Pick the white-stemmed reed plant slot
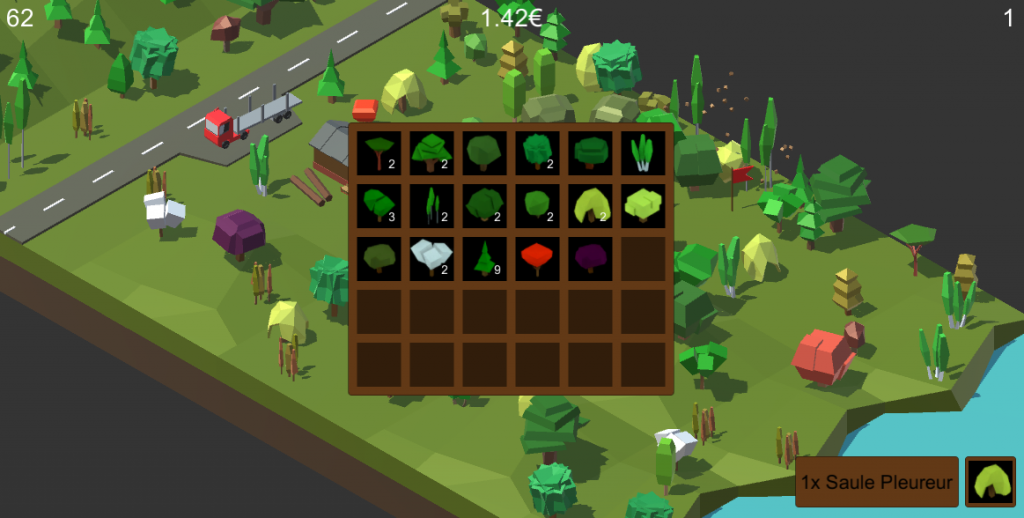Screen dimensions: 1024x518 [x=643, y=152]
